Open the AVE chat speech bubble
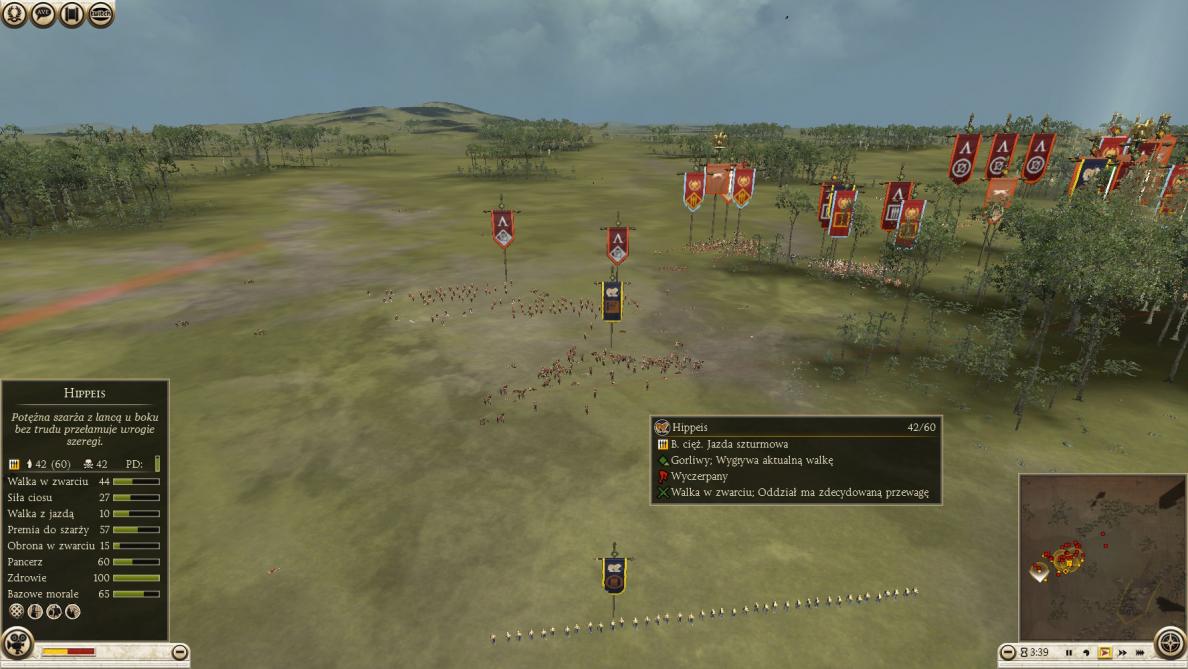Viewport: 1188px width, 669px height. click(43, 15)
